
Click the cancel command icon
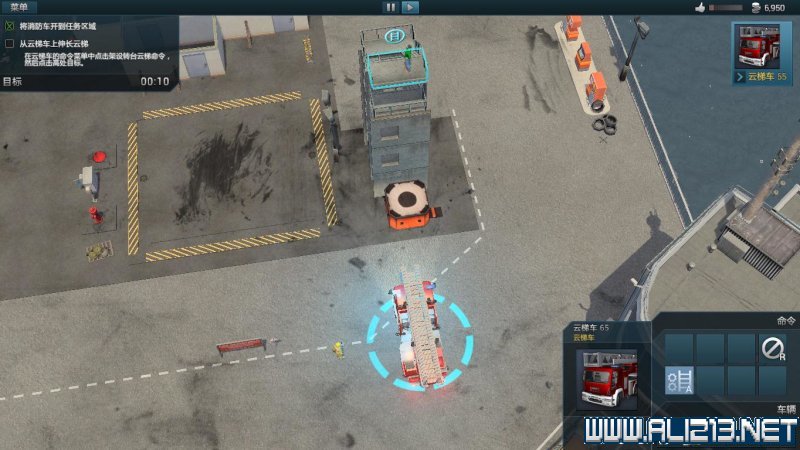[x=772, y=348]
